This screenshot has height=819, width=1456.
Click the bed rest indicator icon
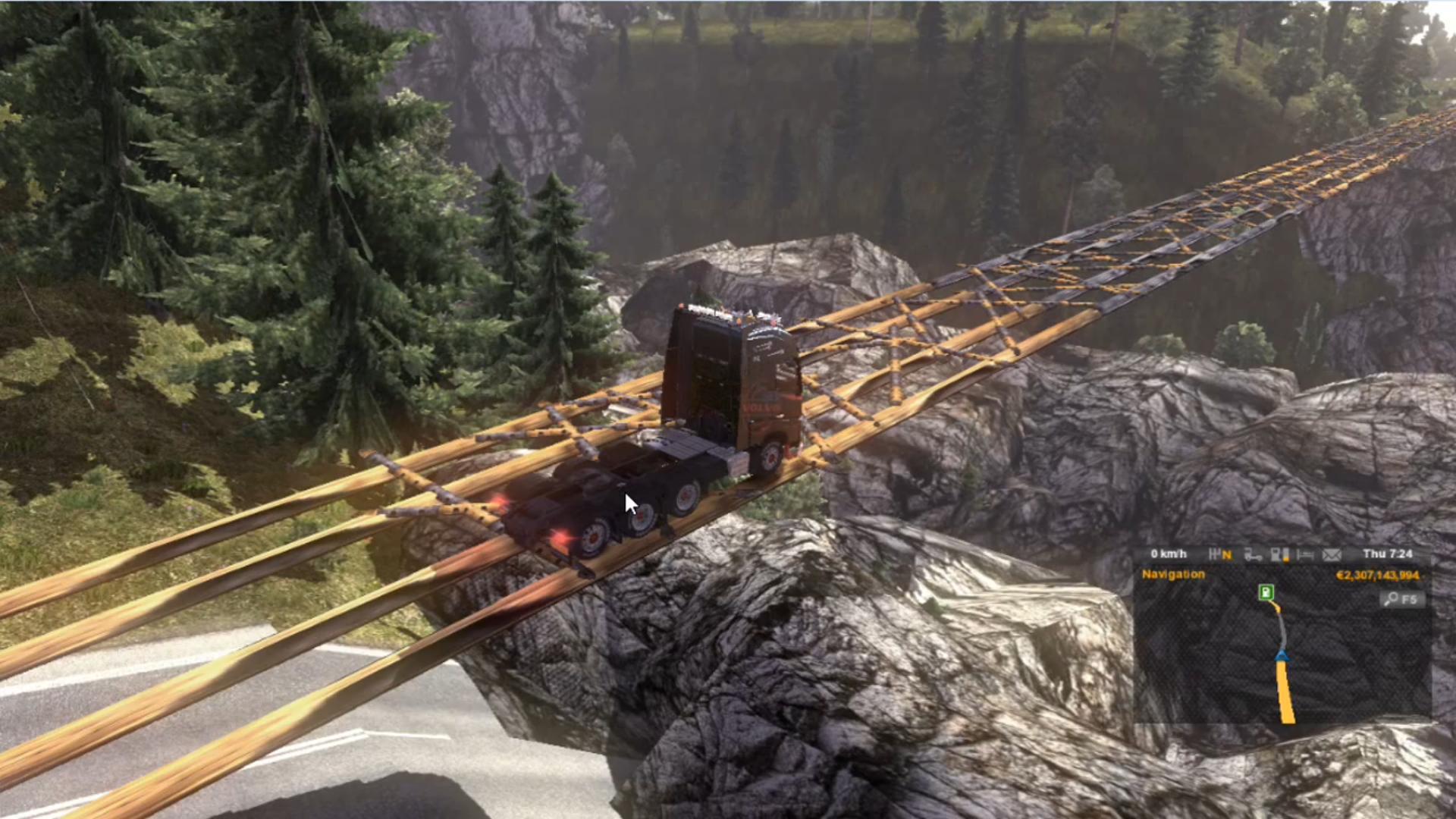tap(1304, 555)
